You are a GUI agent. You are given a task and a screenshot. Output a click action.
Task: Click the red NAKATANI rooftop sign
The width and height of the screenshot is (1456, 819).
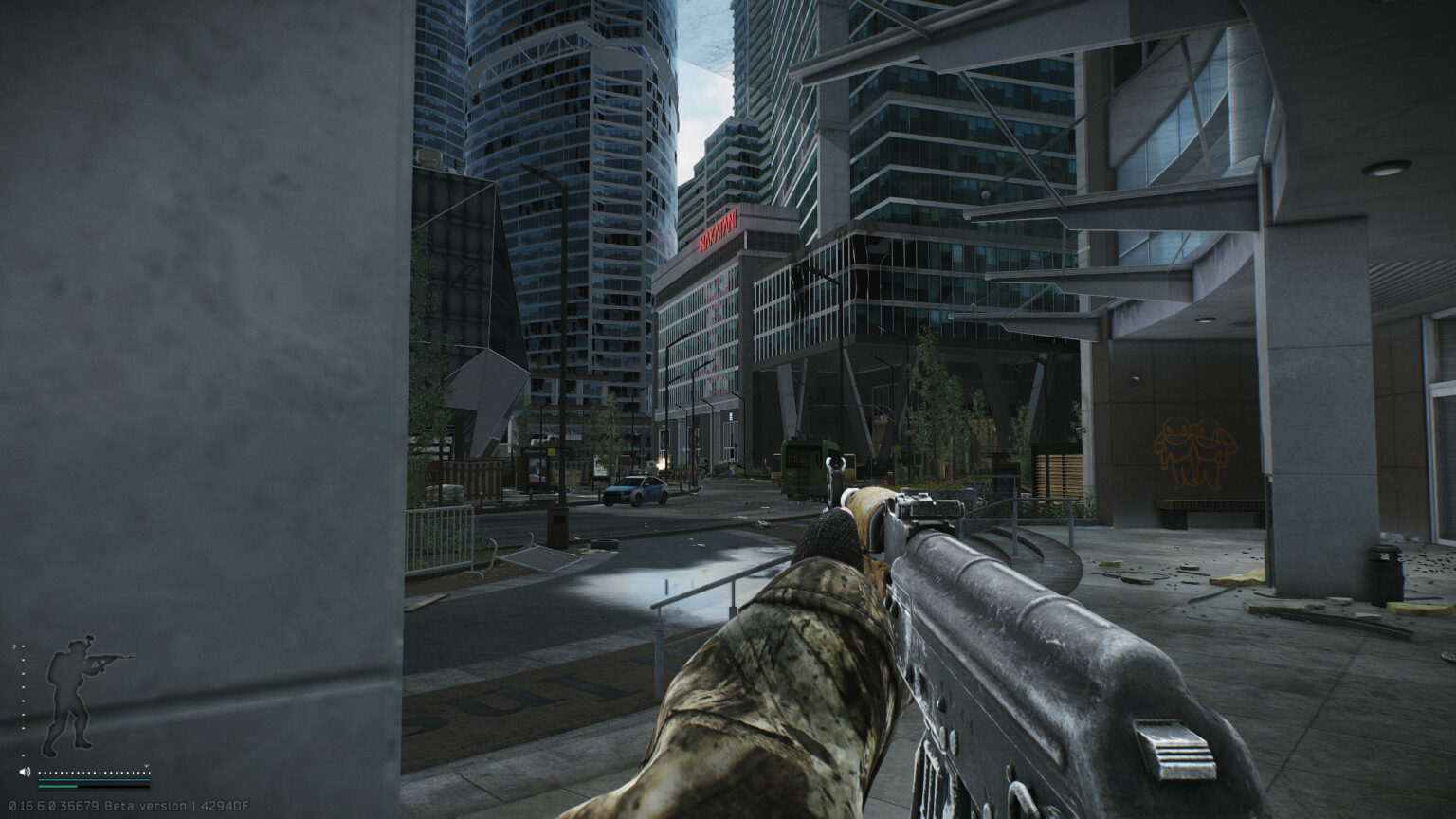716,232
